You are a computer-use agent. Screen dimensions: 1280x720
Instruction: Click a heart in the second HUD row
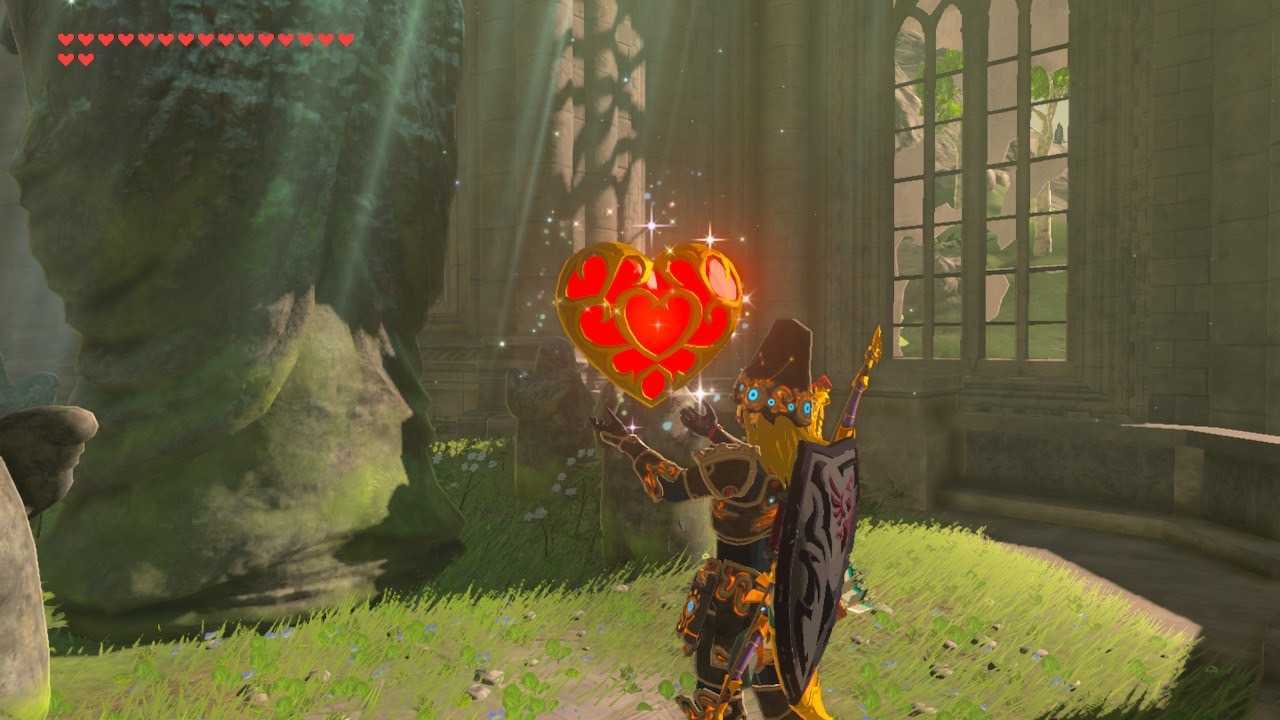pyautogui.click(x=66, y=58)
